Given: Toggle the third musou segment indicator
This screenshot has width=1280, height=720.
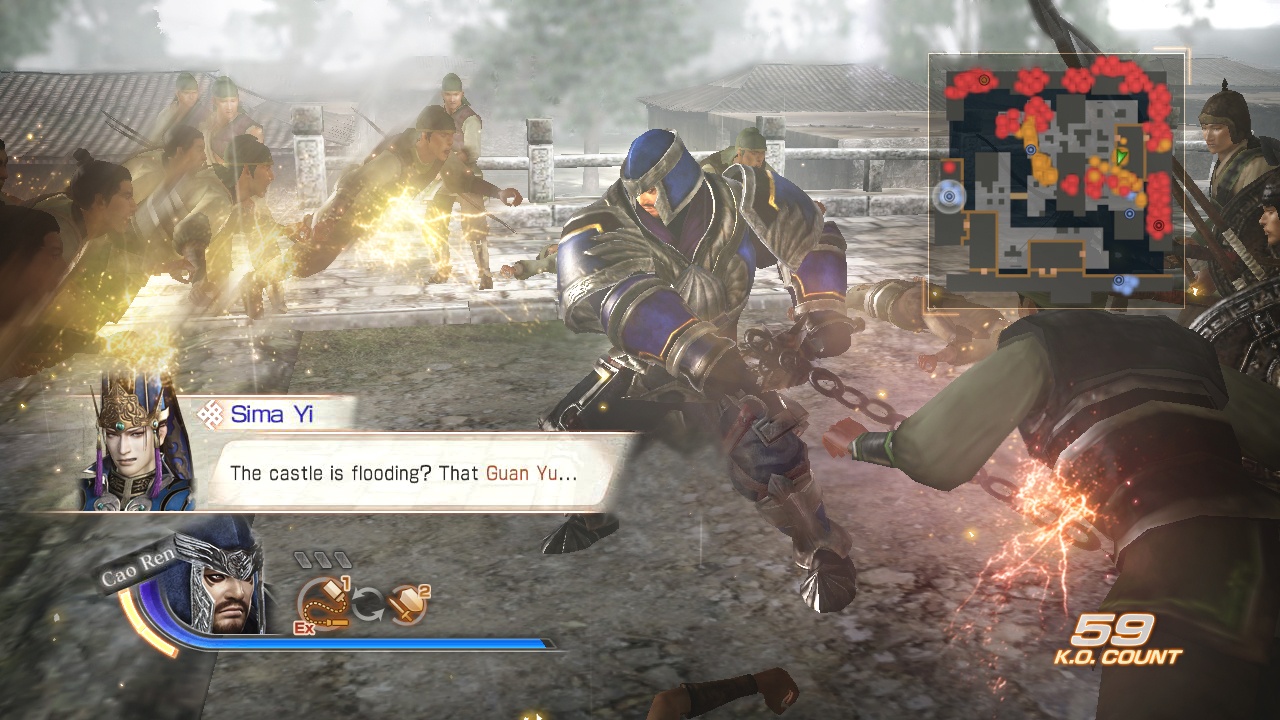Looking at the screenshot, I should pyautogui.click(x=342, y=558).
